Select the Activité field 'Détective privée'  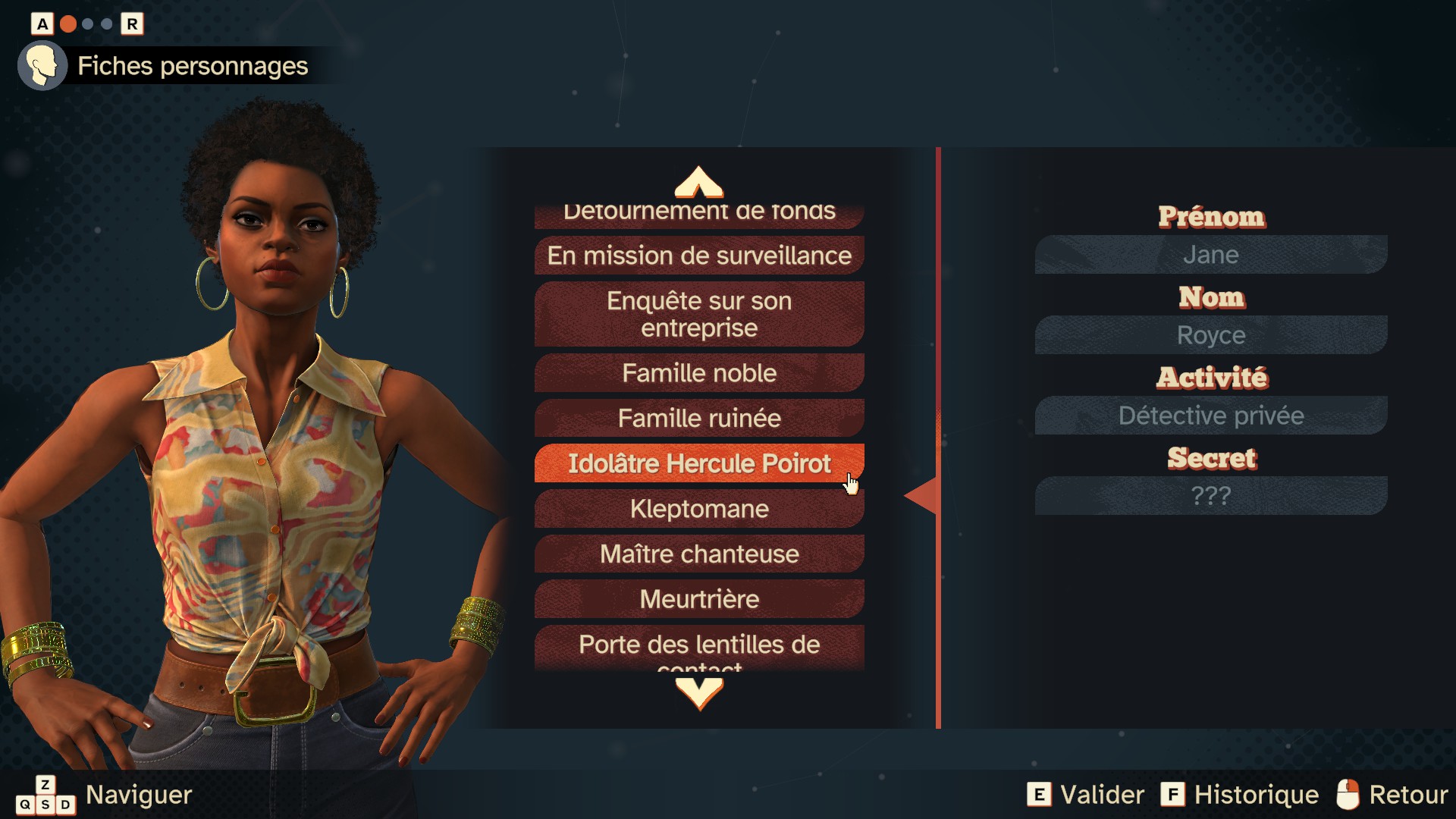click(1210, 416)
